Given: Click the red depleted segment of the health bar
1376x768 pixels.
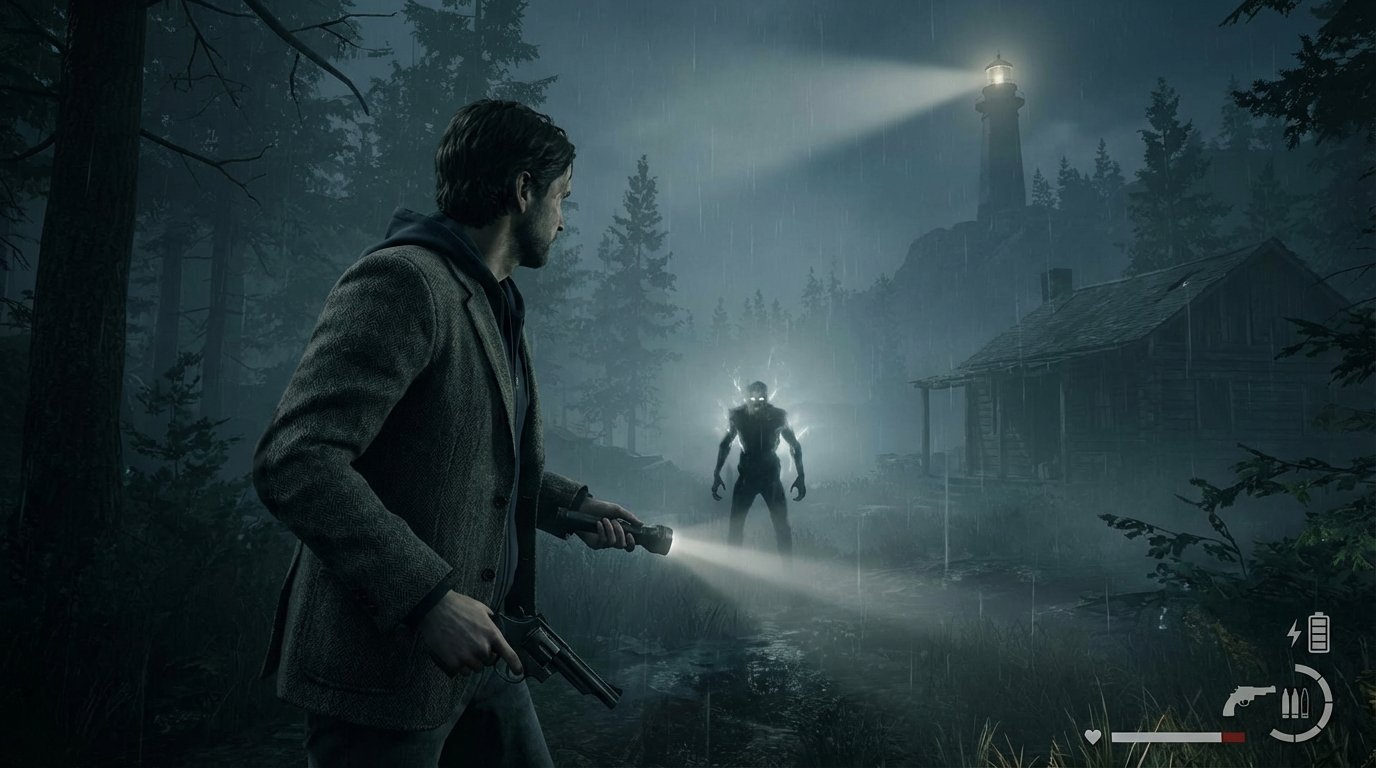Looking at the screenshot, I should tap(1233, 737).
